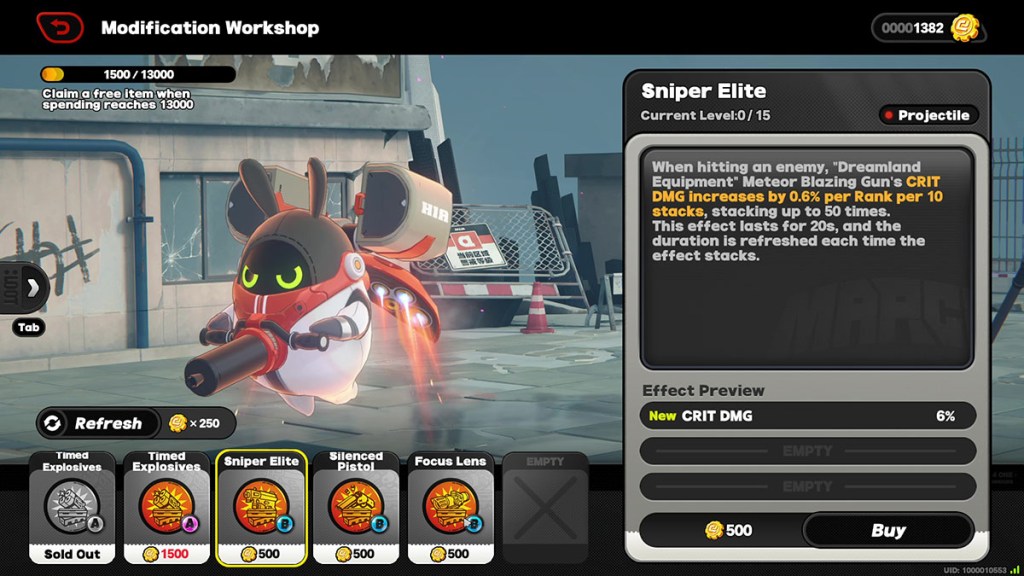The height and width of the screenshot is (576, 1024).
Task: Click the gold coin currency icon
Action: click(965, 27)
